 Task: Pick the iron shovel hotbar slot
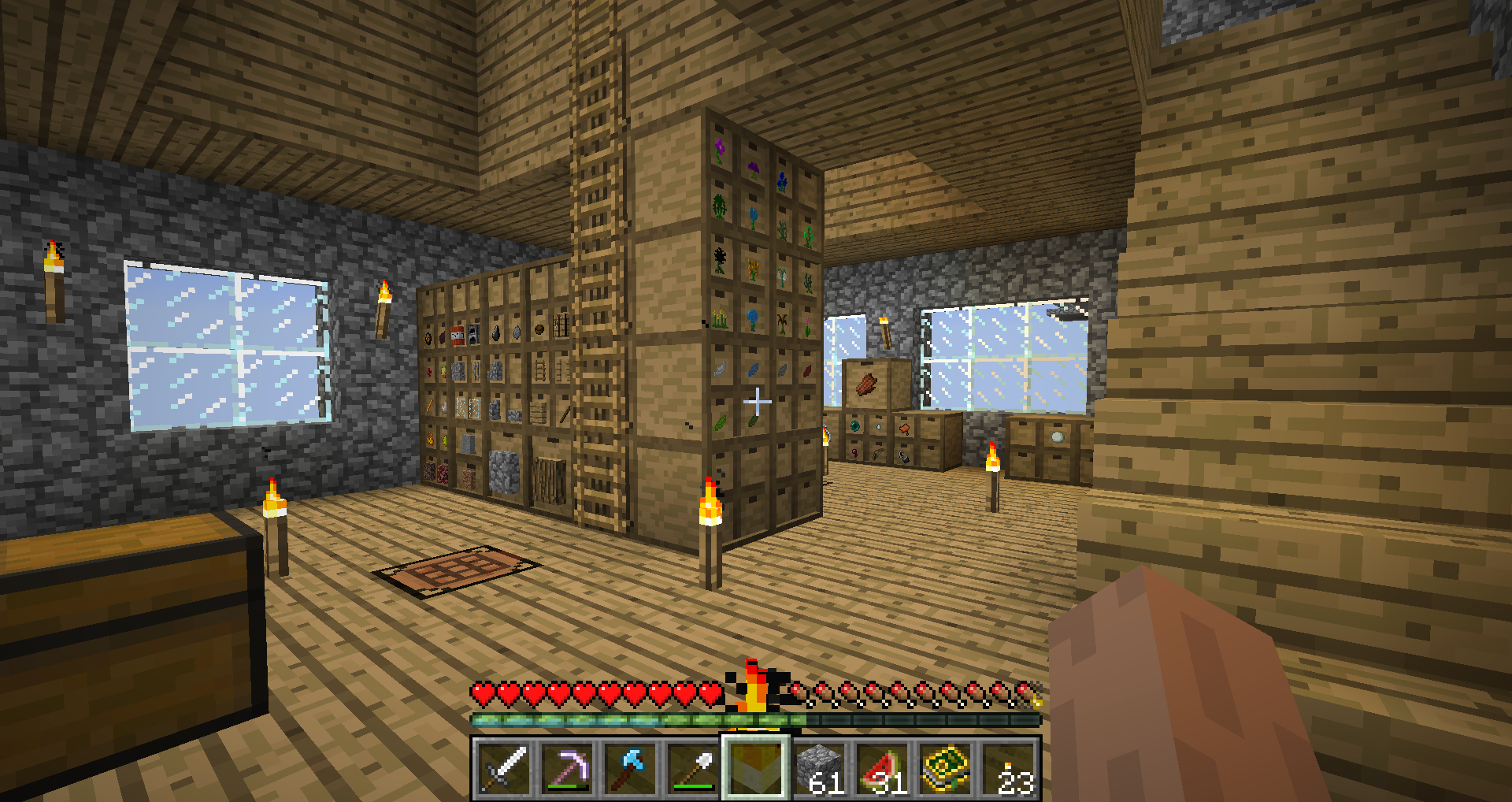tap(693, 768)
